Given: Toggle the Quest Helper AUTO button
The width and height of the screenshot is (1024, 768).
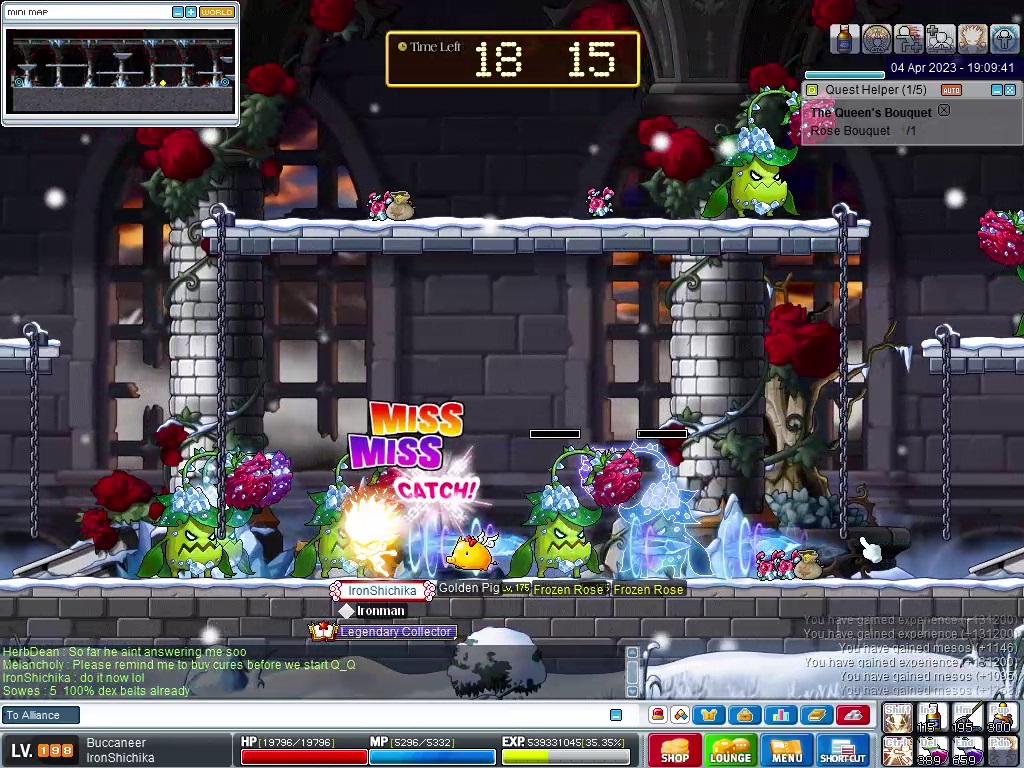Looking at the screenshot, I should coord(951,90).
